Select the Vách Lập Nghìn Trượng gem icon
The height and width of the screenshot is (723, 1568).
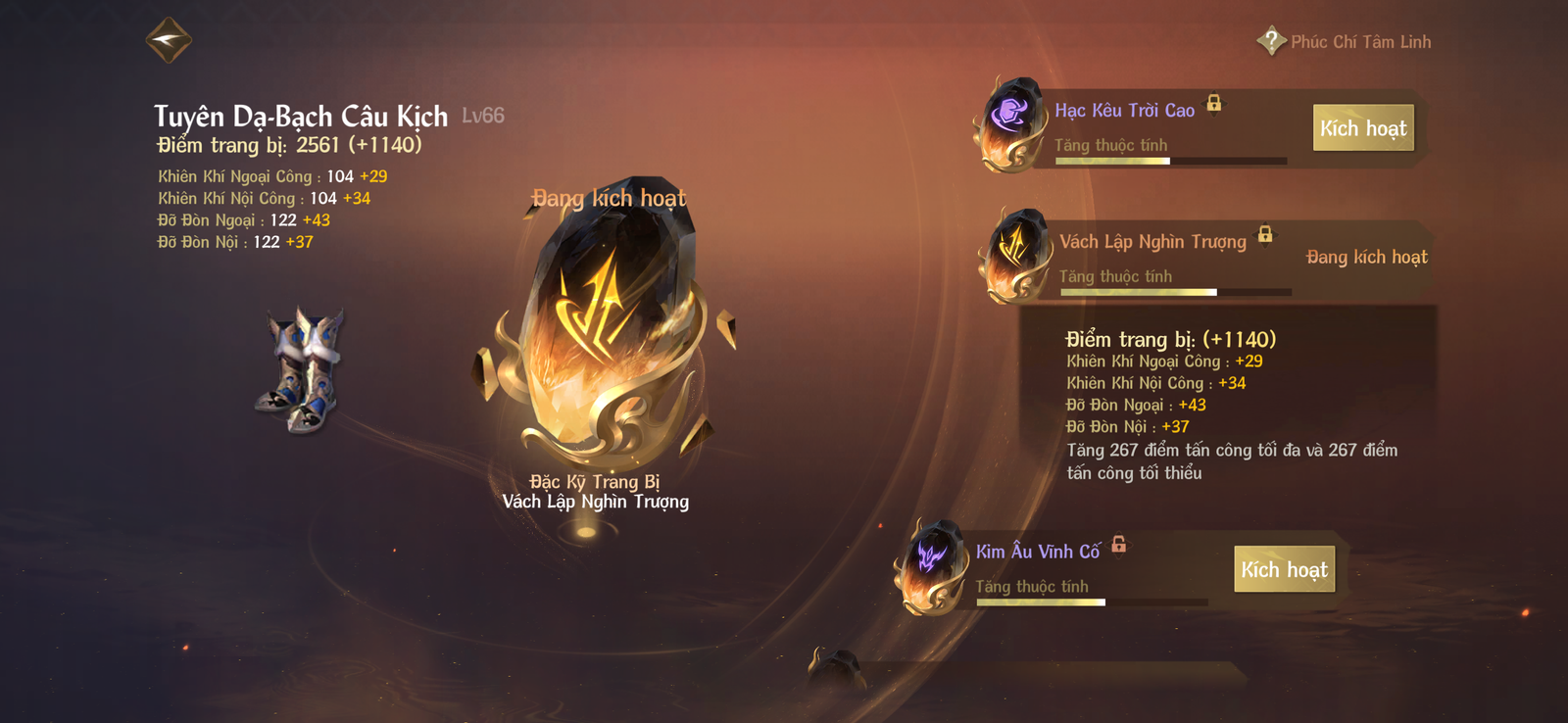1015,255
